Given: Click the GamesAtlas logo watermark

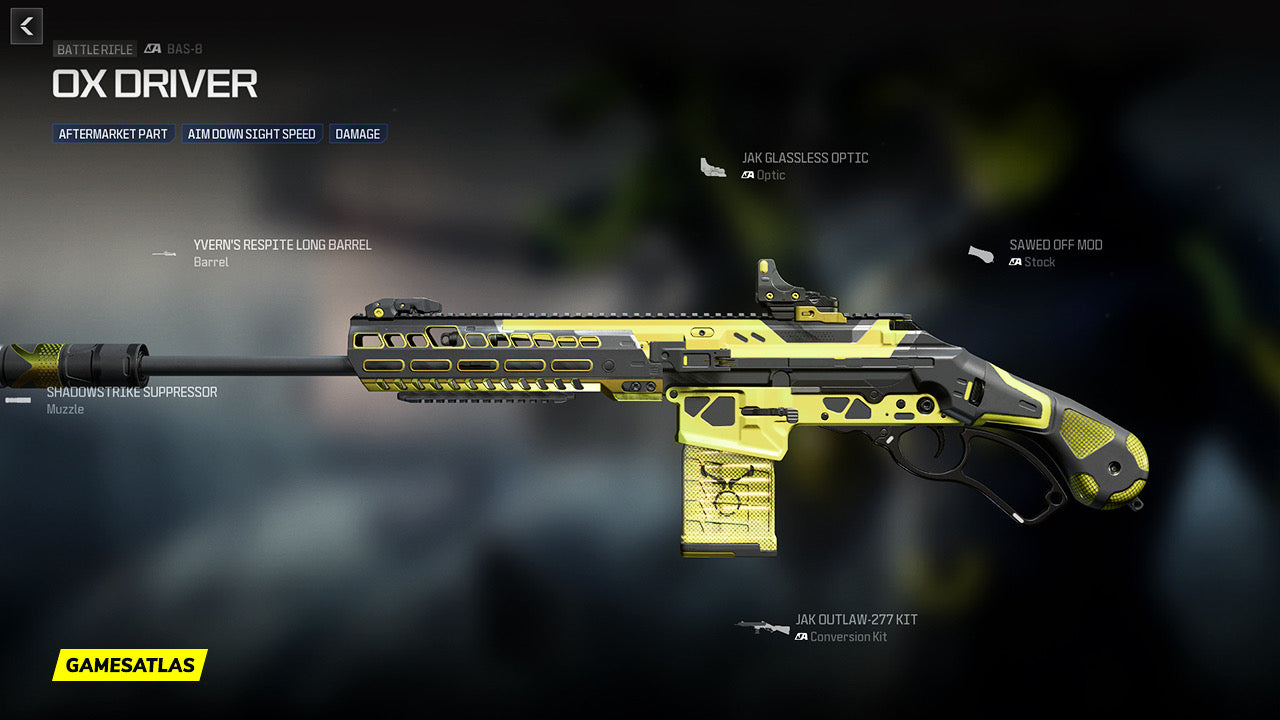Looking at the screenshot, I should coord(130,665).
